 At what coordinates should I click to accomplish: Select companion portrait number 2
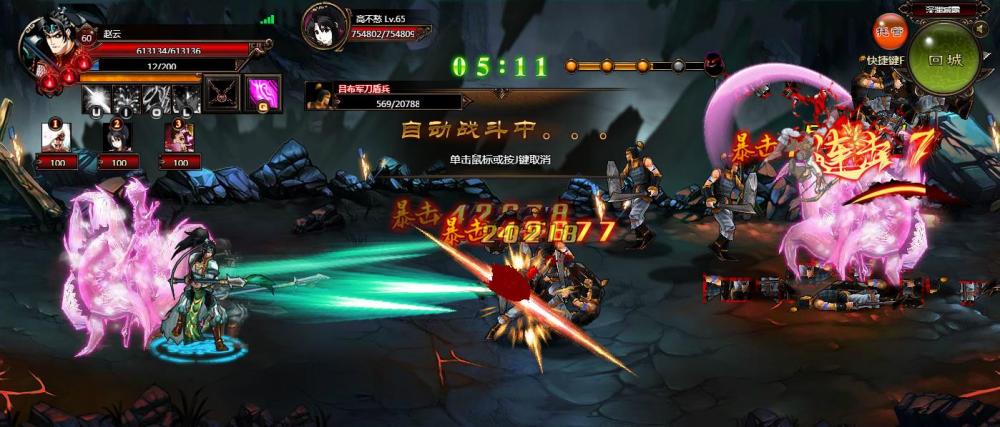coord(118,138)
